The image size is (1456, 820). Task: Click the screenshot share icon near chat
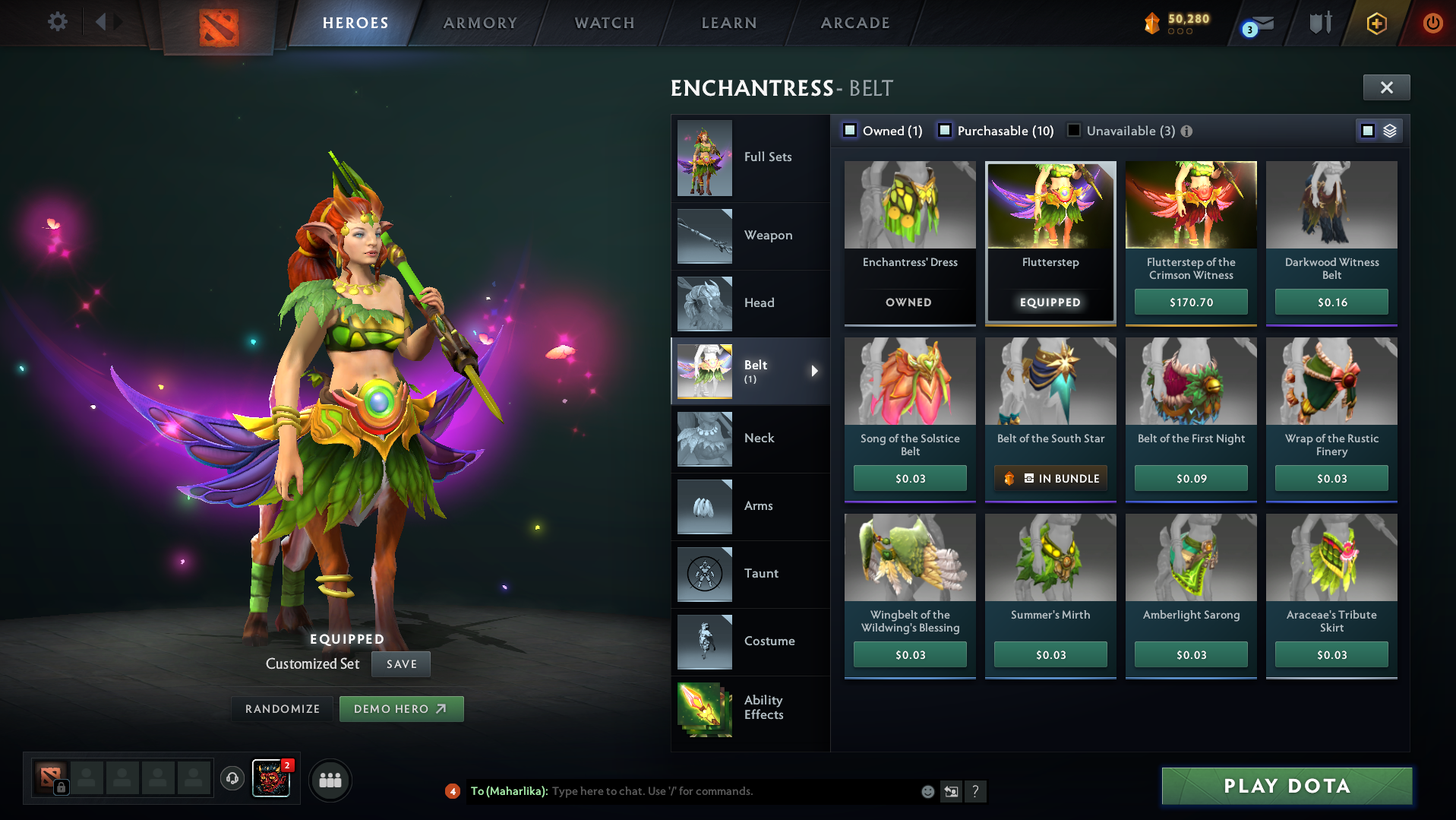pos(951,791)
